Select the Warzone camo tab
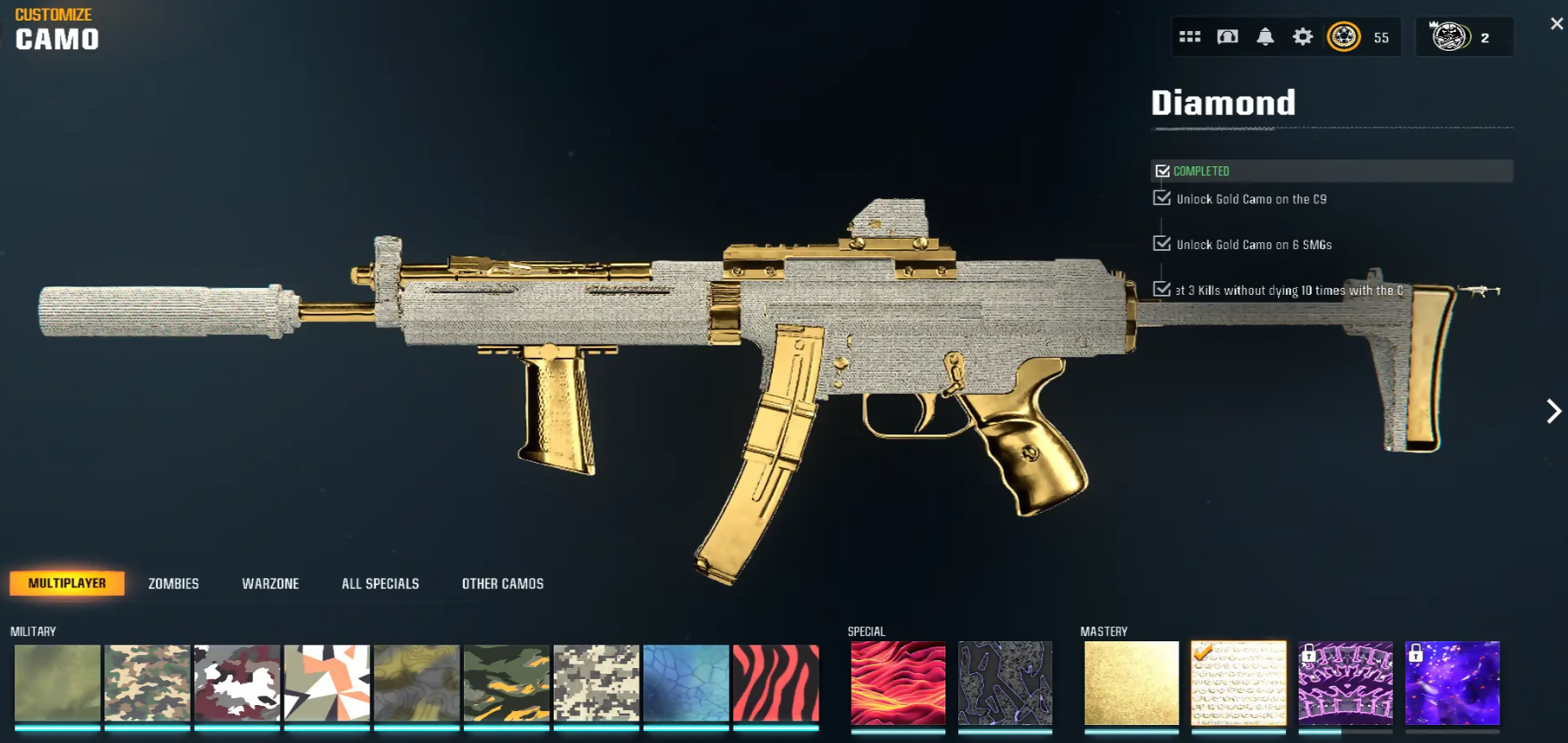1568x743 pixels. 270,584
